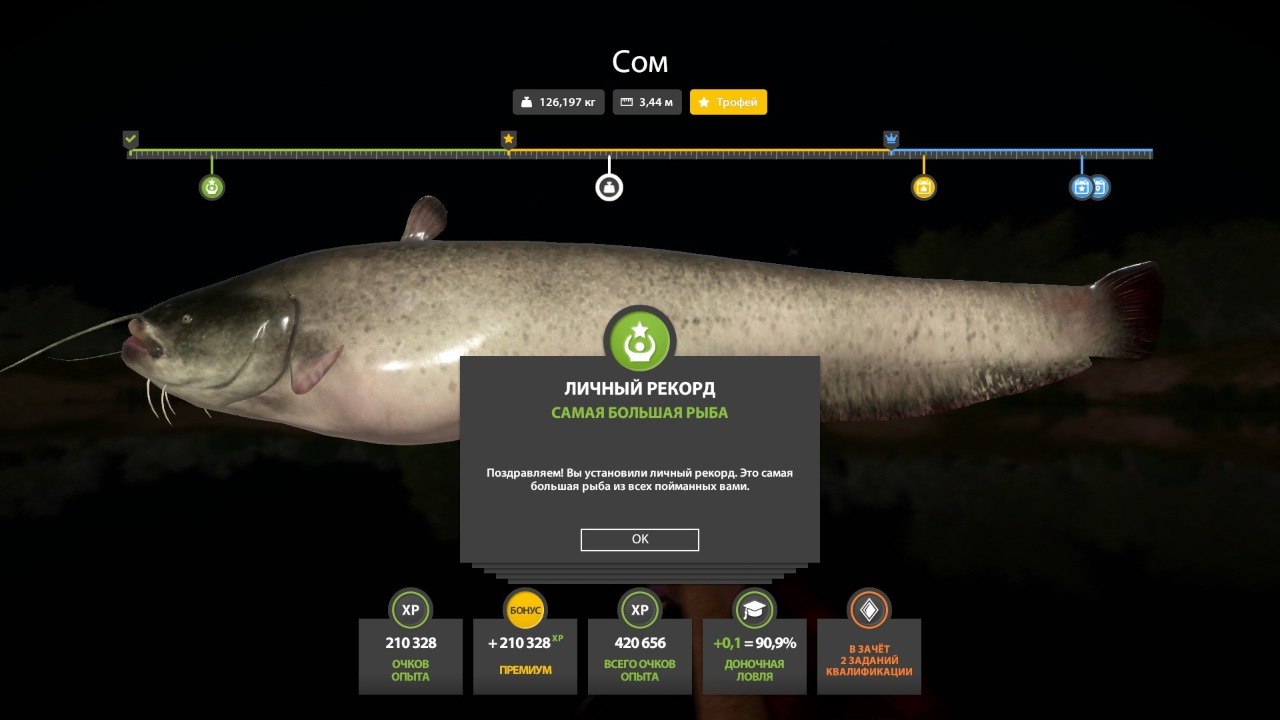1280x720 pixels.
Task: Select the green circular marker on the scale
Action: tap(211, 187)
